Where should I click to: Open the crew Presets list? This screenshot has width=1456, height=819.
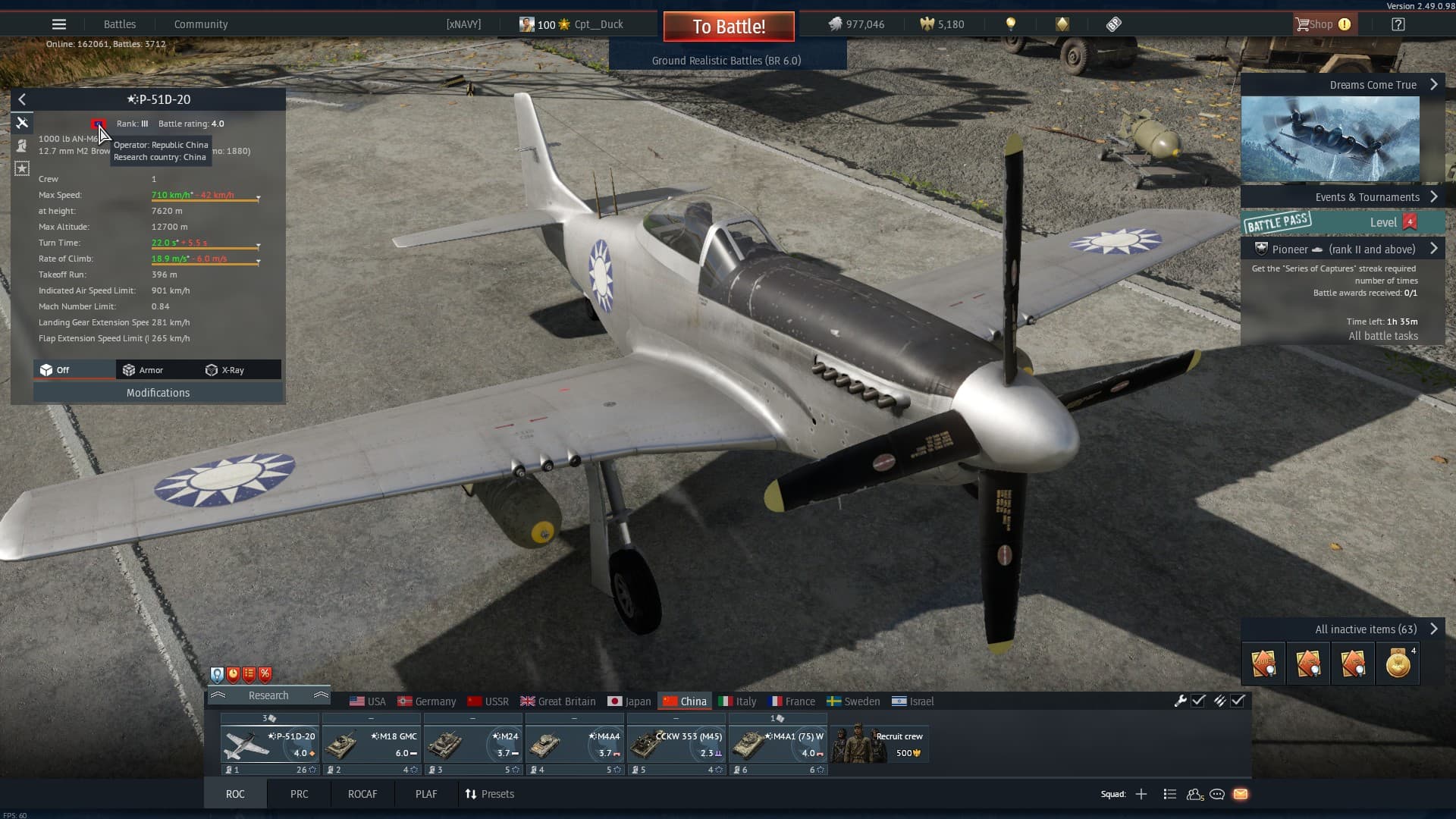[489, 794]
